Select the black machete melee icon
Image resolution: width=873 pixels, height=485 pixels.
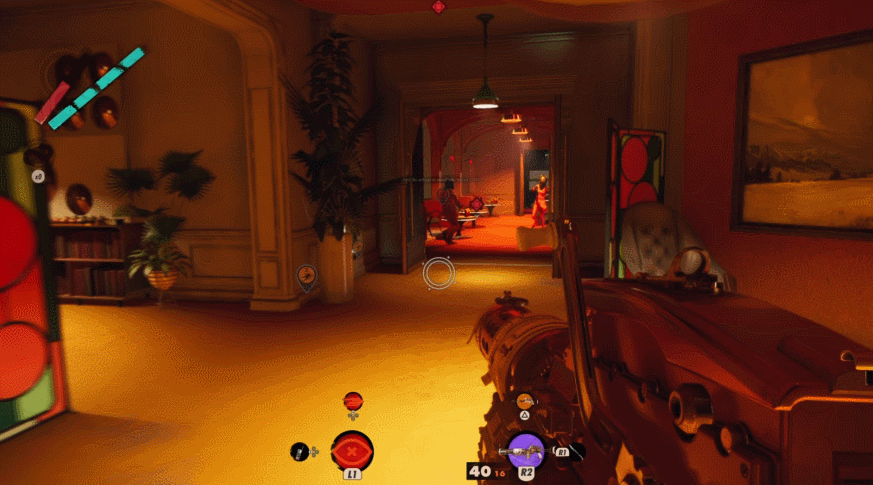pyautogui.click(x=577, y=452)
